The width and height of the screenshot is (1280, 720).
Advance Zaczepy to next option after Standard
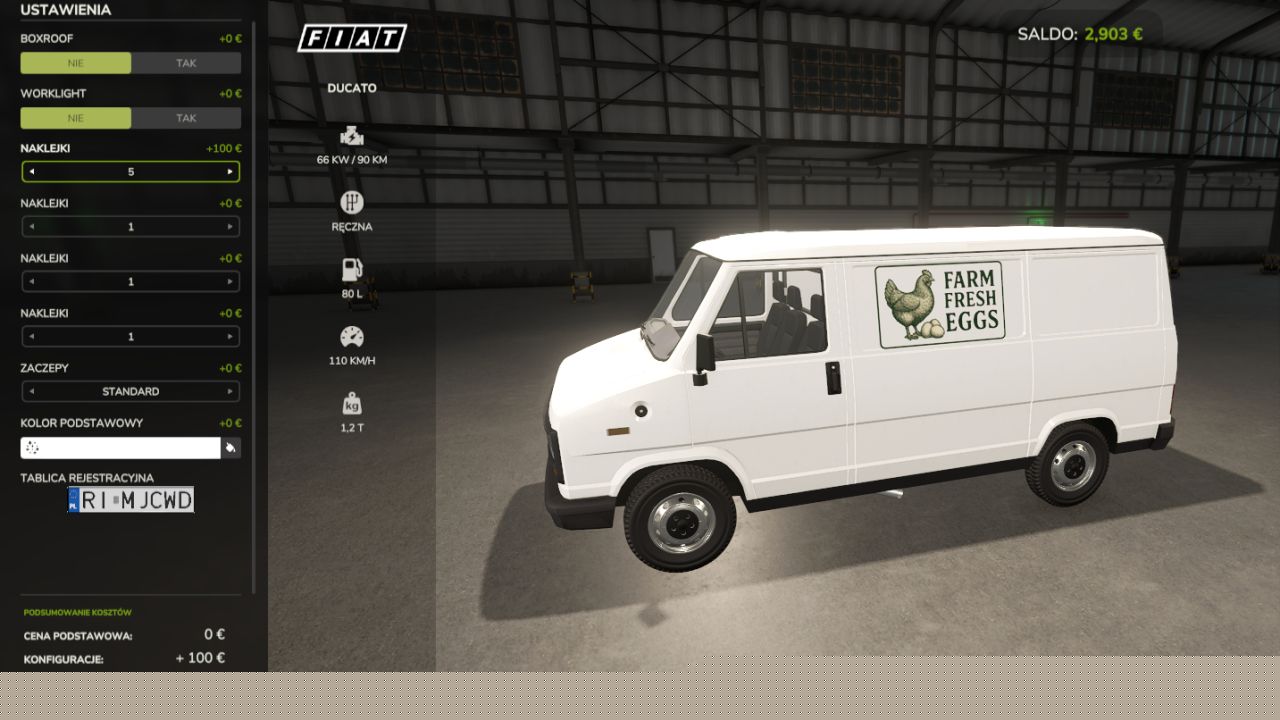coord(230,392)
